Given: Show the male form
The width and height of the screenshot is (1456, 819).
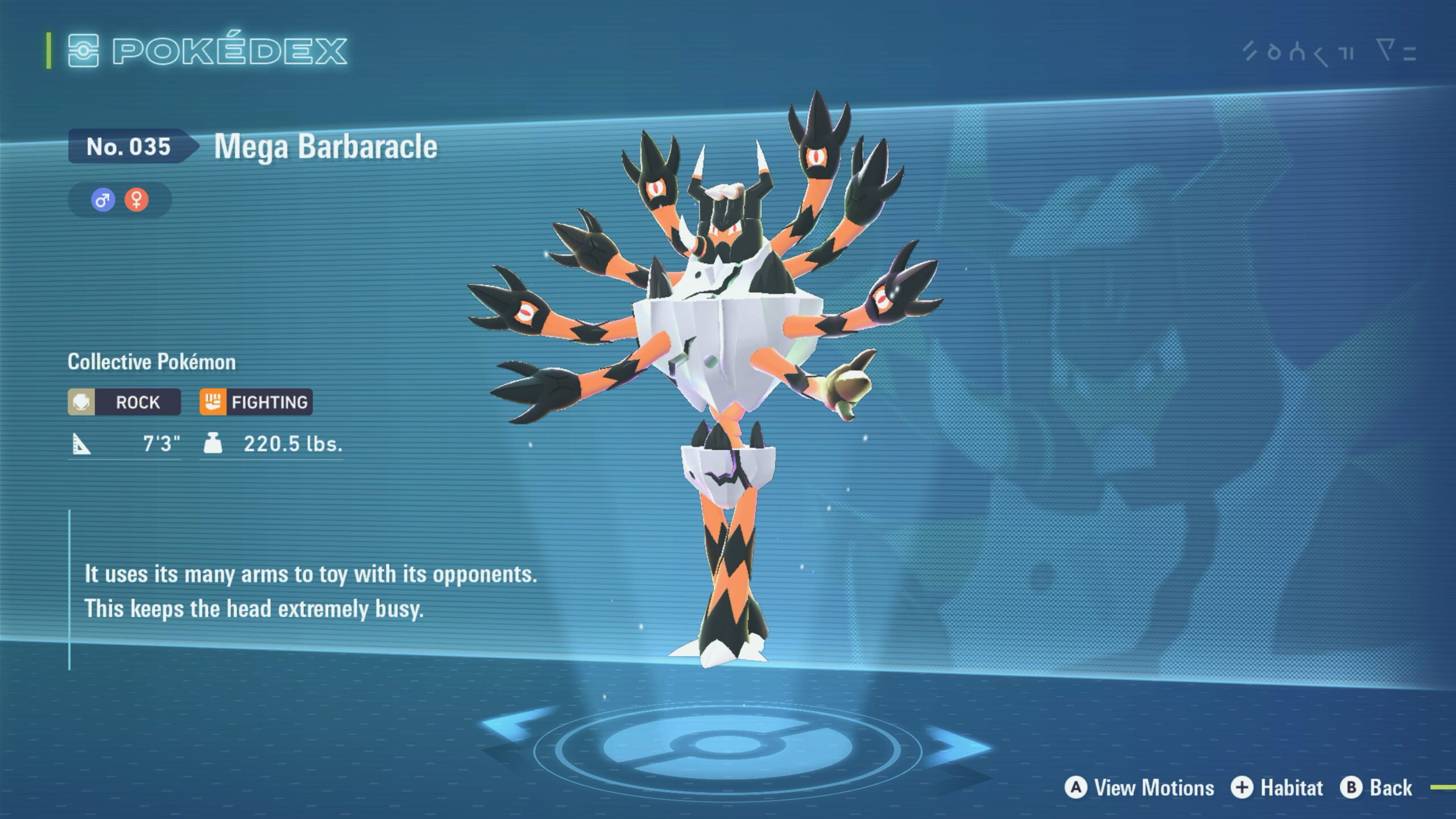Looking at the screenshot, I should [x=103, y=200].
